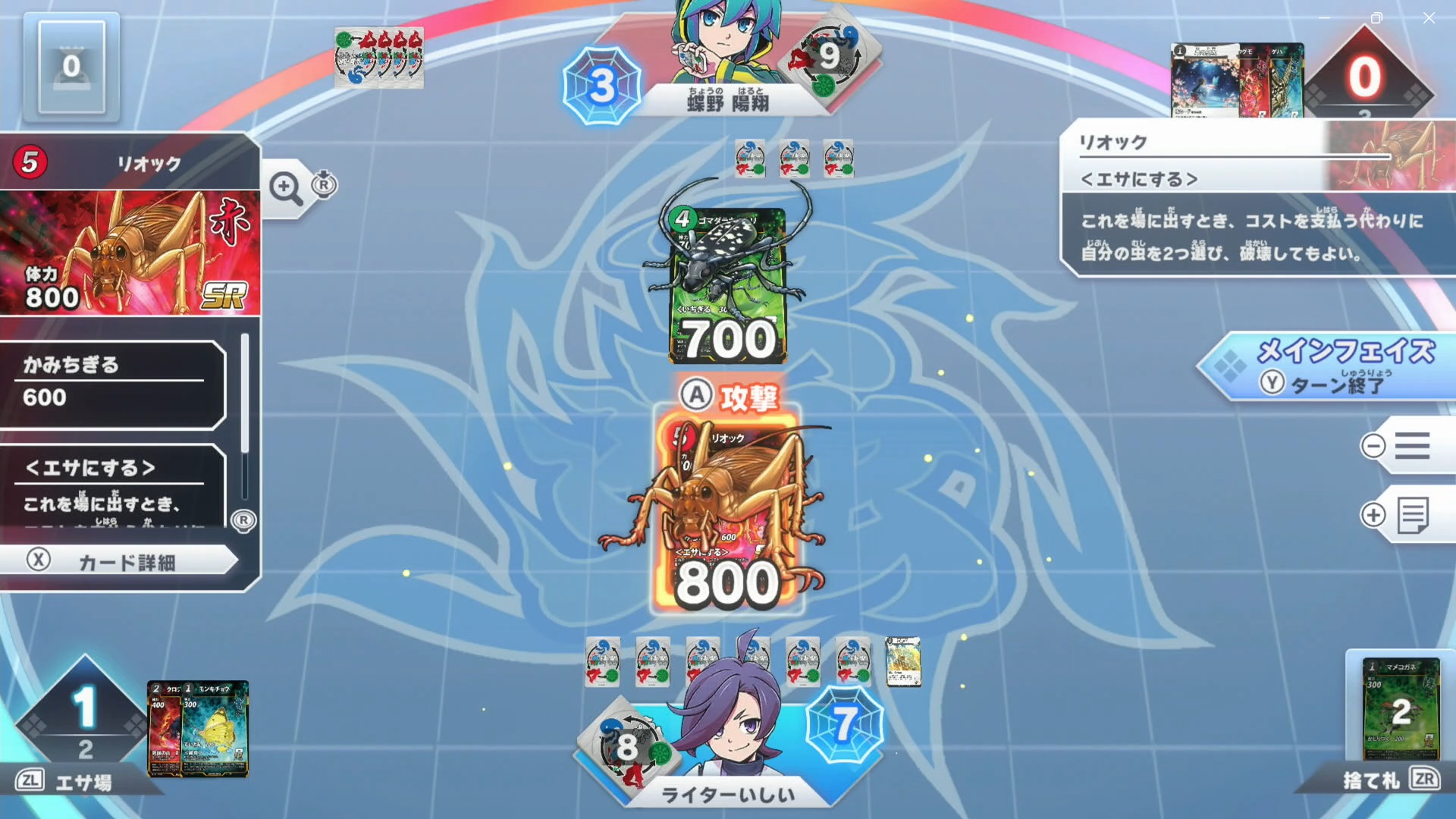Viewport: 1456px width, 819px height.
Task: Select the face-up white card in your hand
Action: point(902,655)
